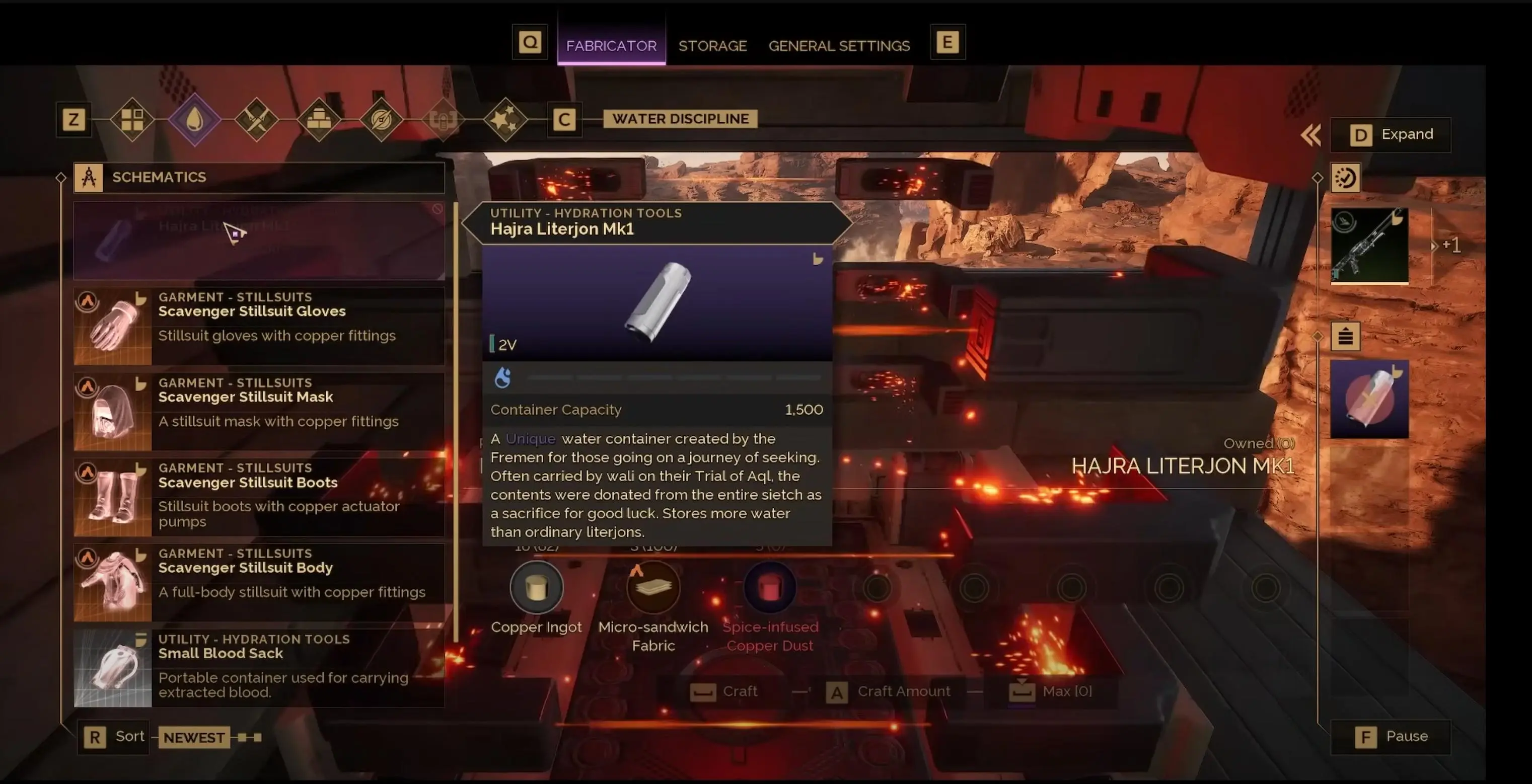
Task: Open the crossed tools category
Action: 256,119
